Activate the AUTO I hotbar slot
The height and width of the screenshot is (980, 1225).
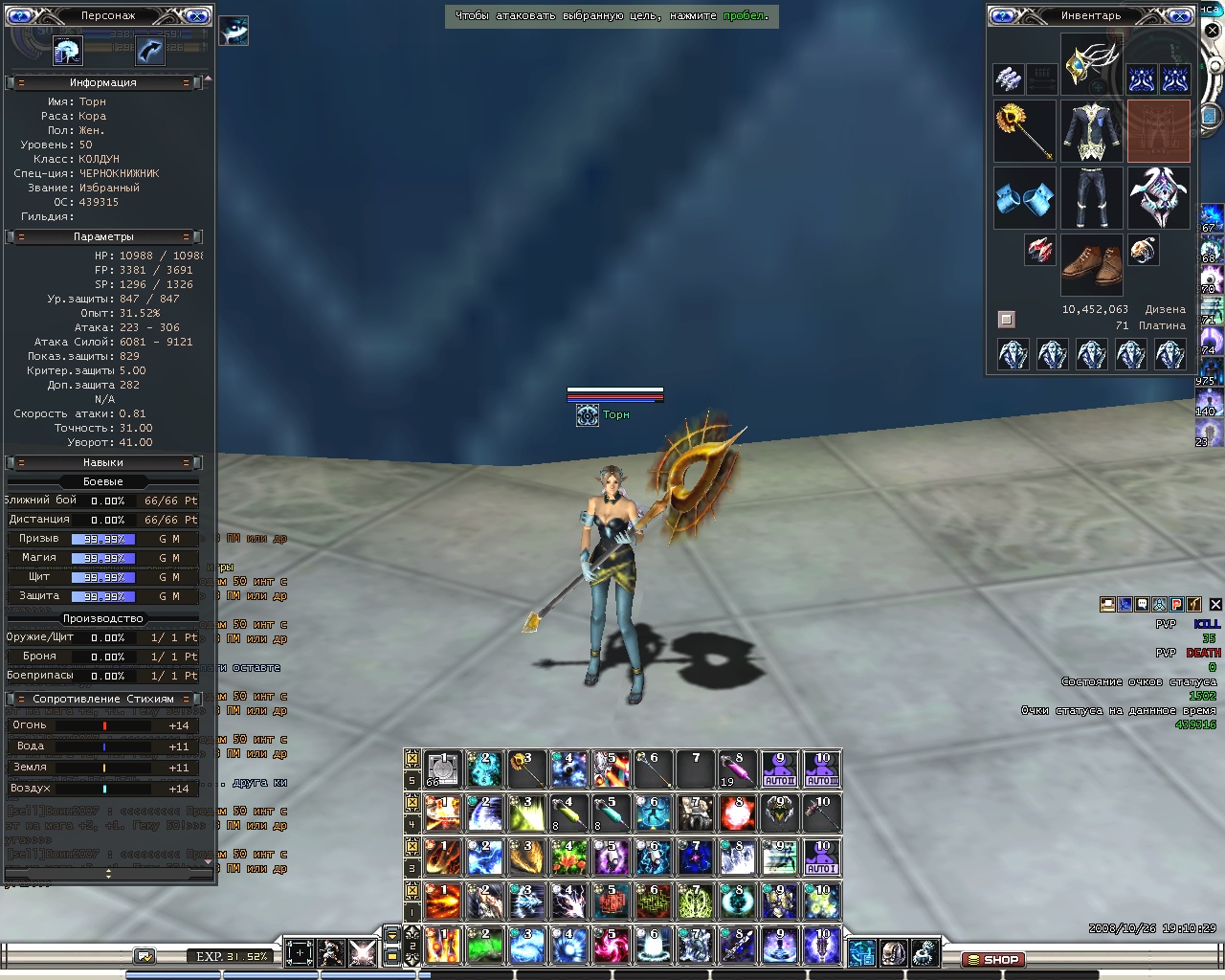[x=822, y=857]
